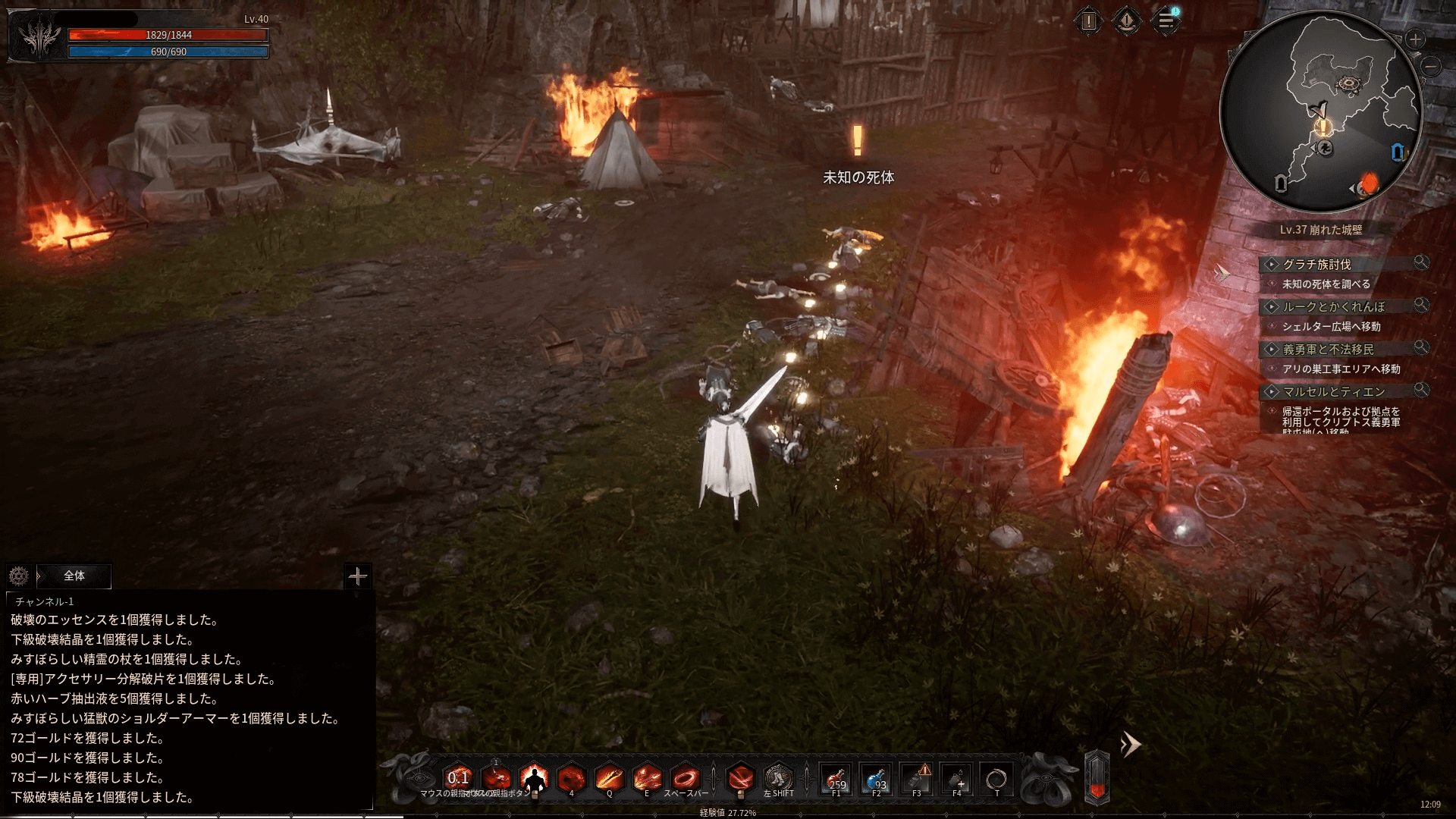The width and height of the screenshot is (1456, 819).
Task: Add a new chat tab with plus button
Action: tap(357, 576)
